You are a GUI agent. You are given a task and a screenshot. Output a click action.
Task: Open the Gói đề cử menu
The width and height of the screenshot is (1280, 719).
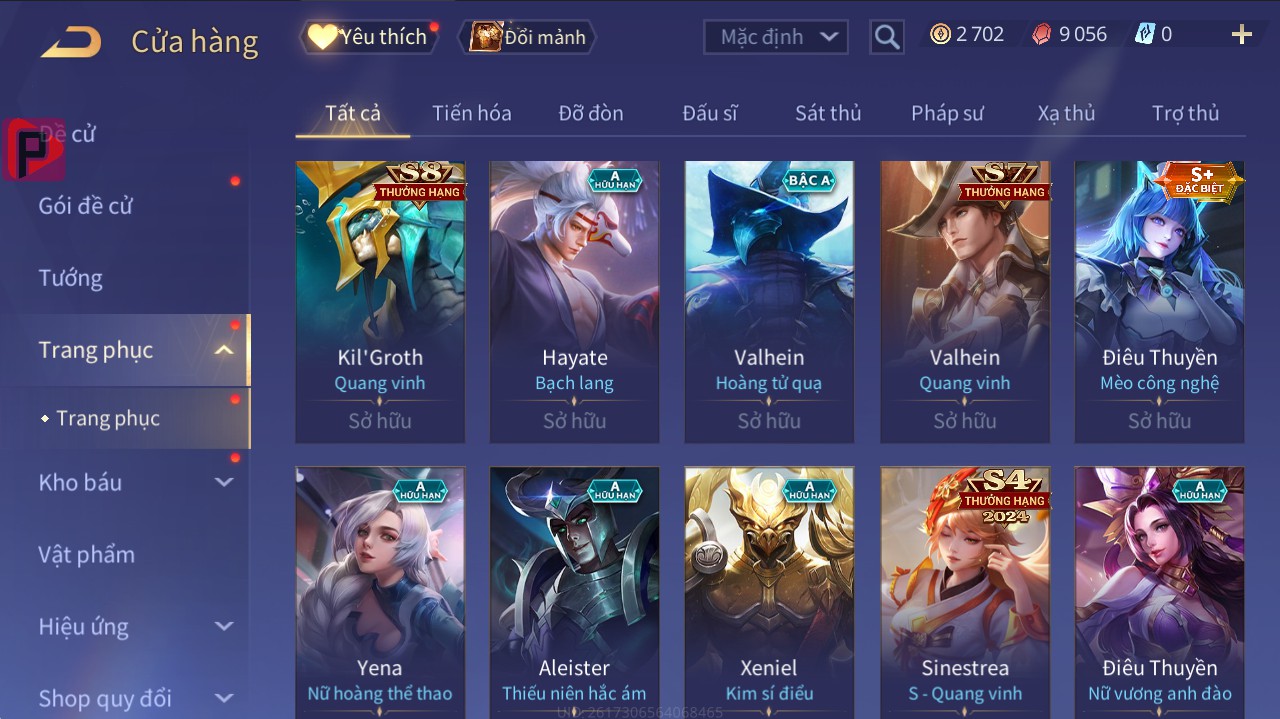point(86,206)
